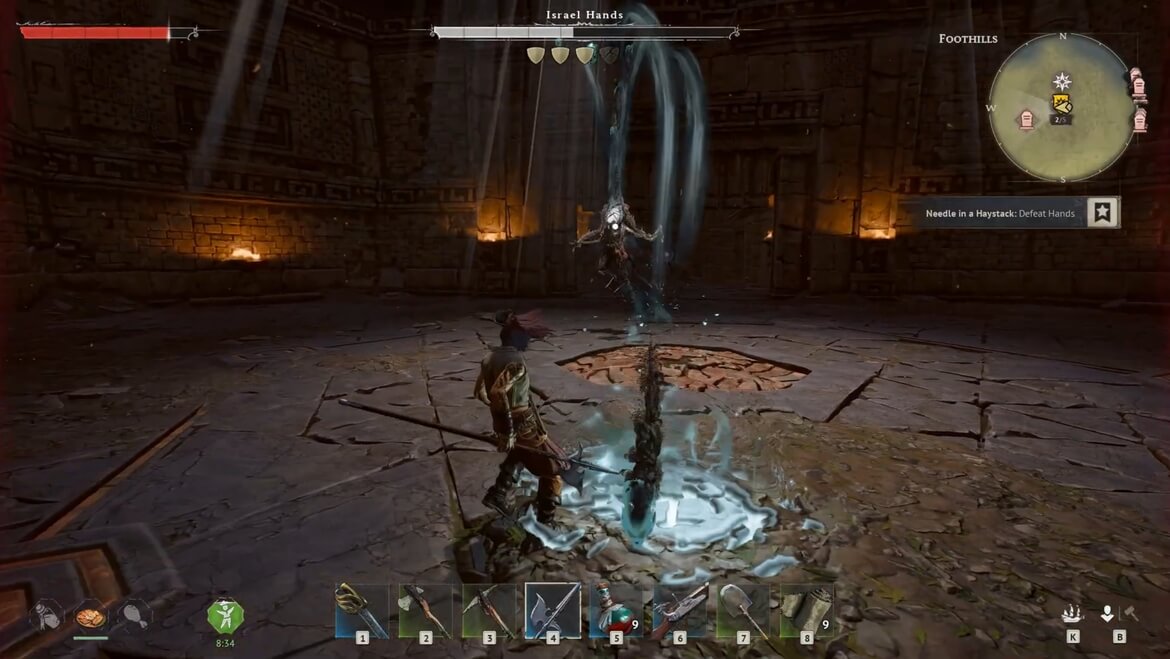This screenshot has width=1170, height=659.
Task: Use the bandage roll in slot 8
Action: pyautogui.click(x=807, y=610)
